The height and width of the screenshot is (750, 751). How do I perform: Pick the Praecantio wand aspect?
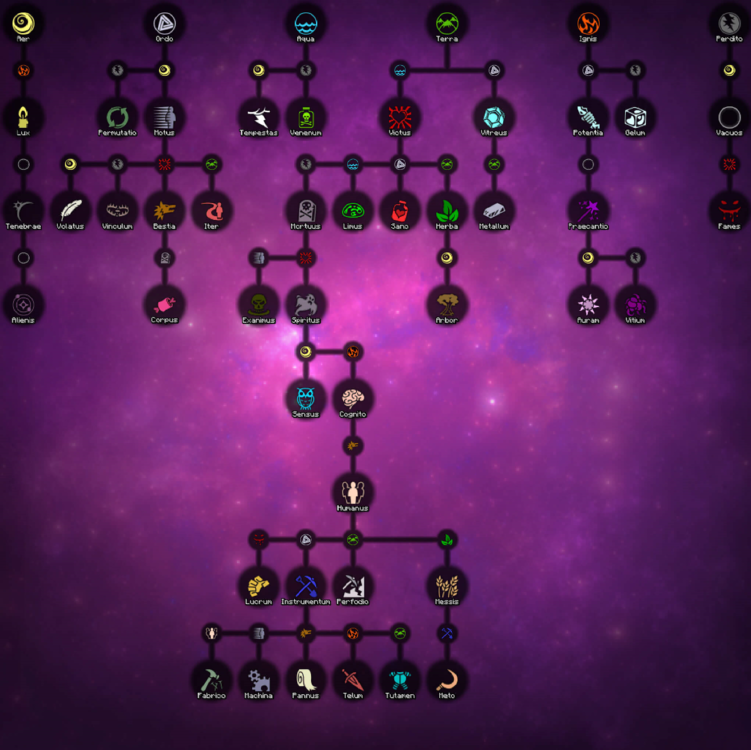(588, 209)
